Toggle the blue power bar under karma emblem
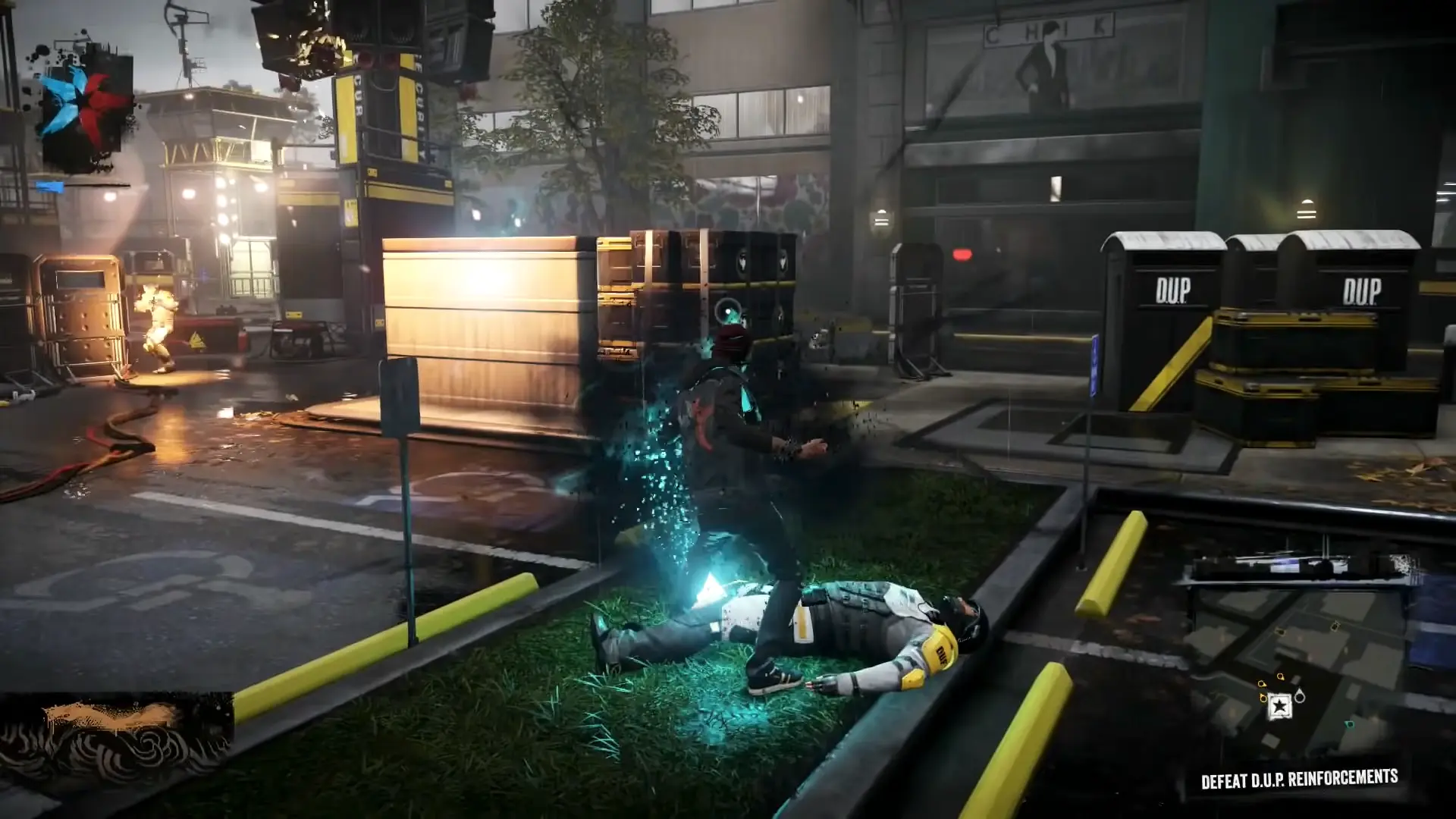 pyautogui.click(x=48, y=187)
